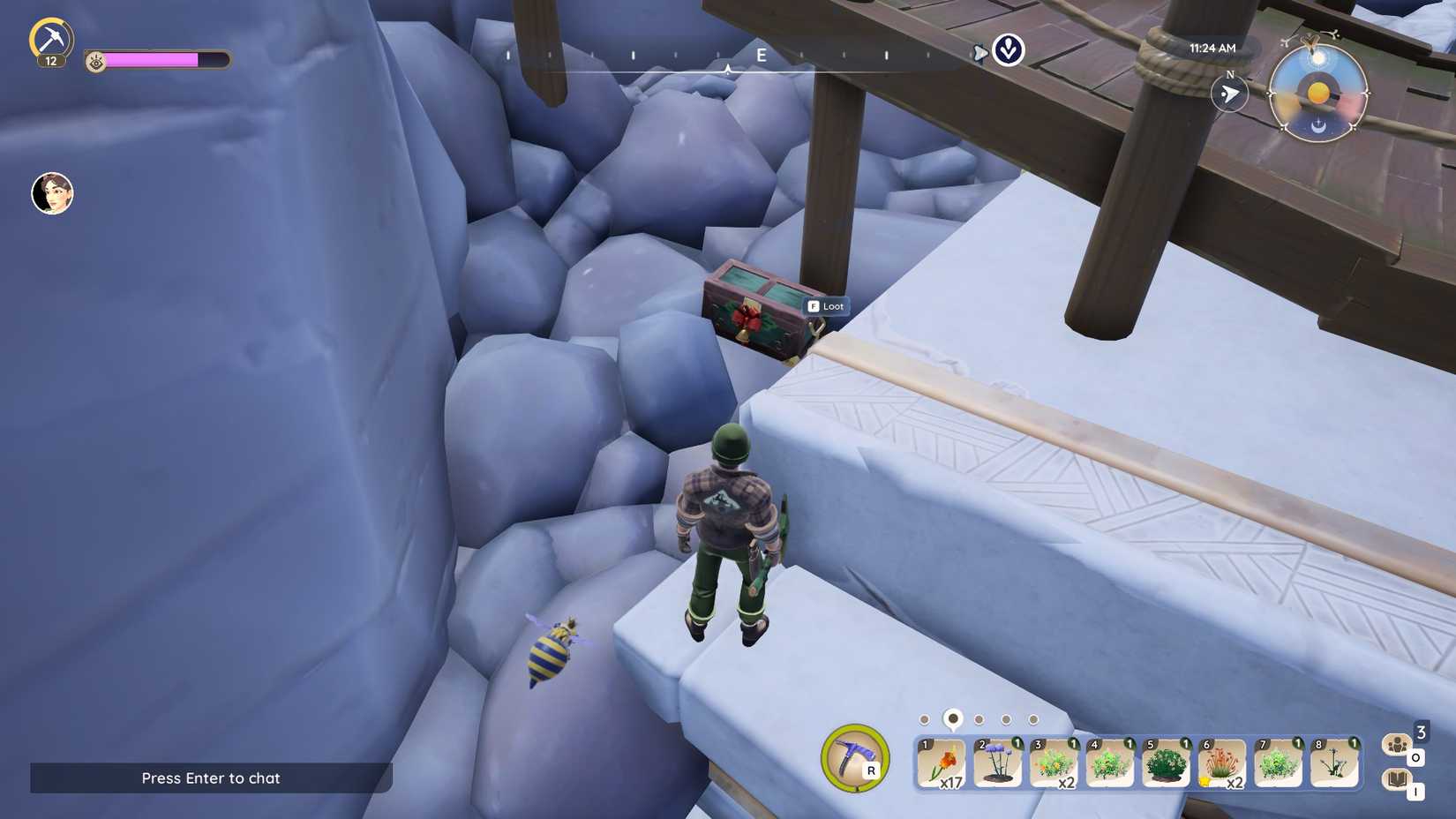The width and height of the screenshot is (1456, 819).
Task: Select the dark bush in hotbar slot 5
Action: point(1167,763)
